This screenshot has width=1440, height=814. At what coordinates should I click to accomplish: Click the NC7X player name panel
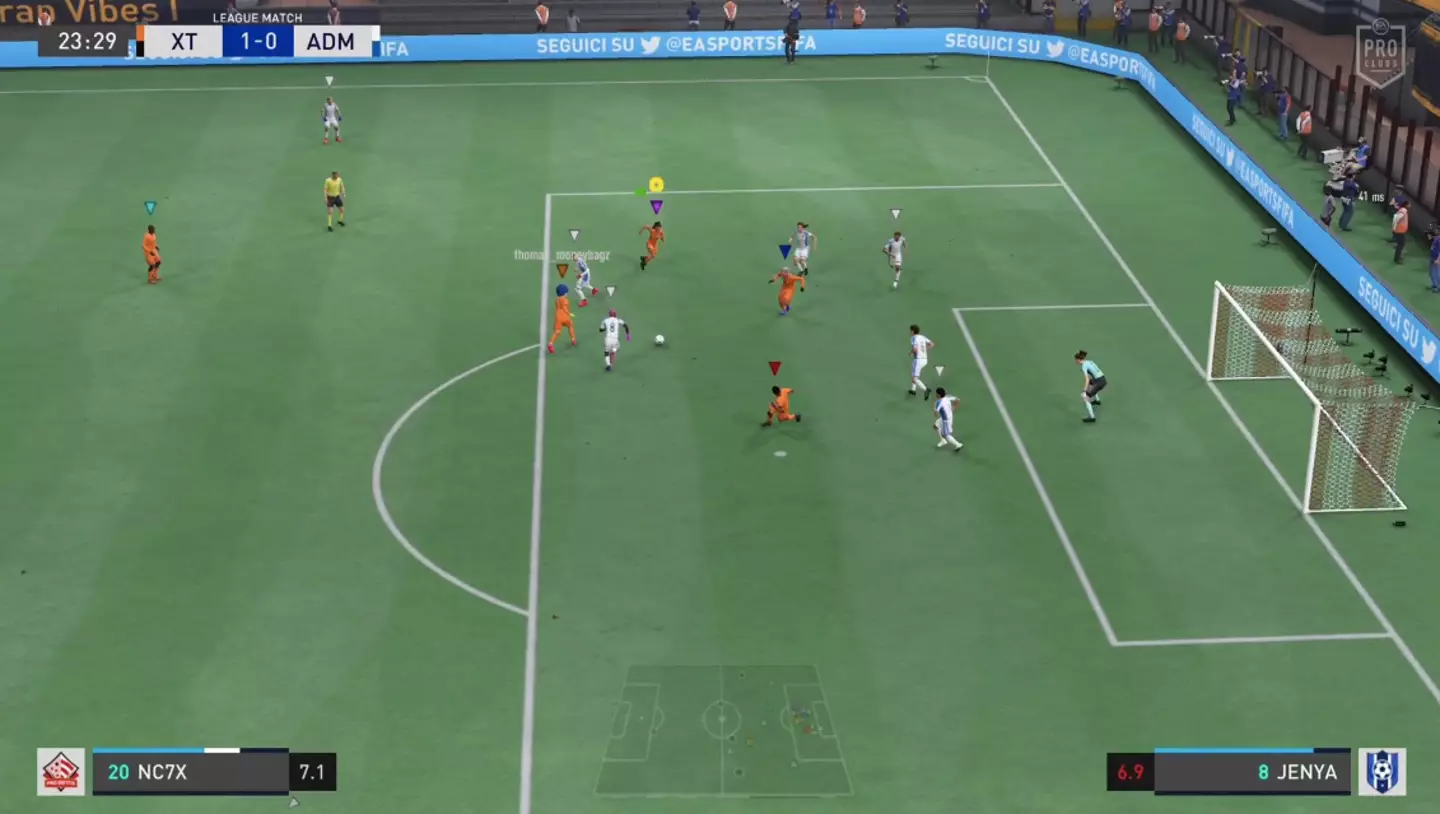190,772
